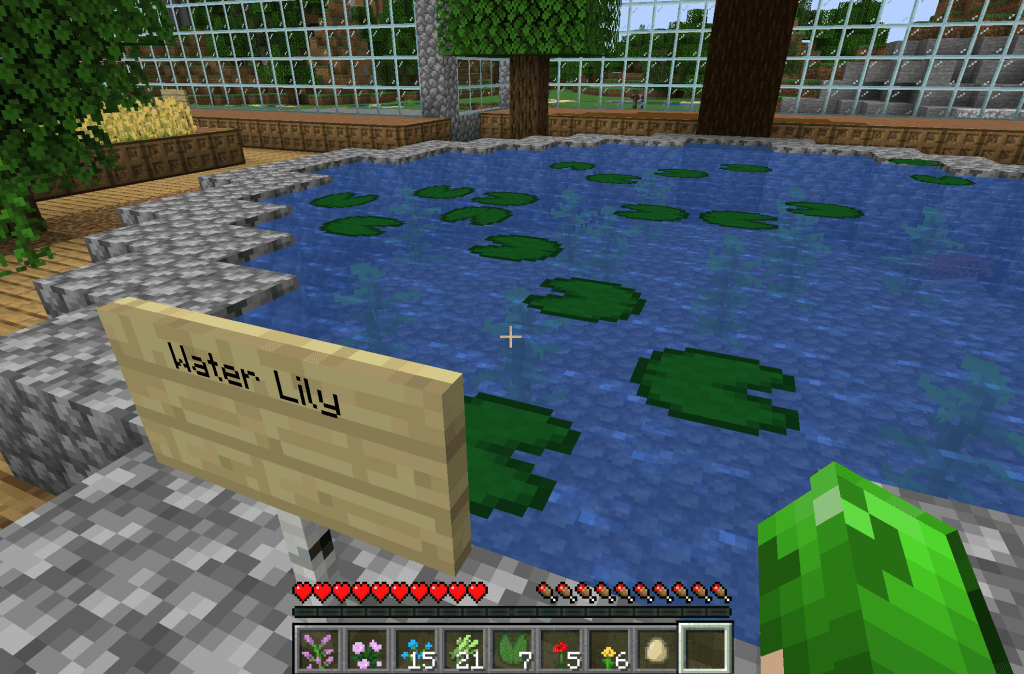
Task: Click the highlighted empty hotbar slot
Action: [704, 650]
